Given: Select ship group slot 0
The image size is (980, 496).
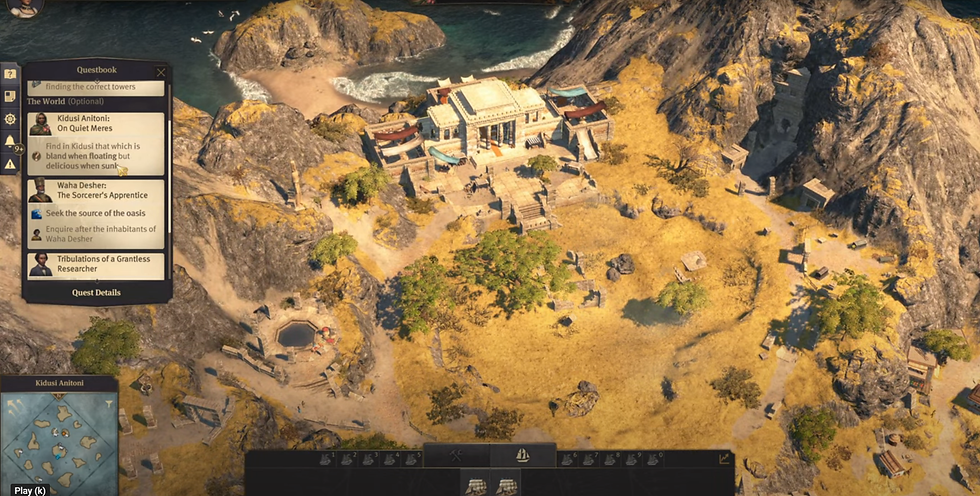Looking at the screenshot, I should (x=655, y=459).
